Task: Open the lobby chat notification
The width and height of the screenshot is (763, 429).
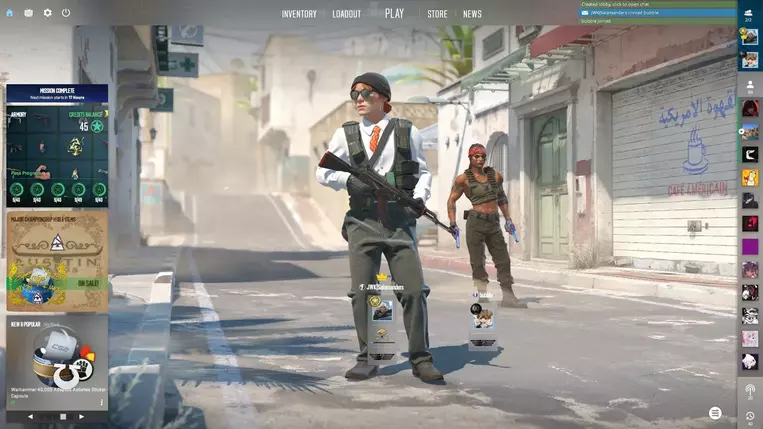Action: click(657, 5)
